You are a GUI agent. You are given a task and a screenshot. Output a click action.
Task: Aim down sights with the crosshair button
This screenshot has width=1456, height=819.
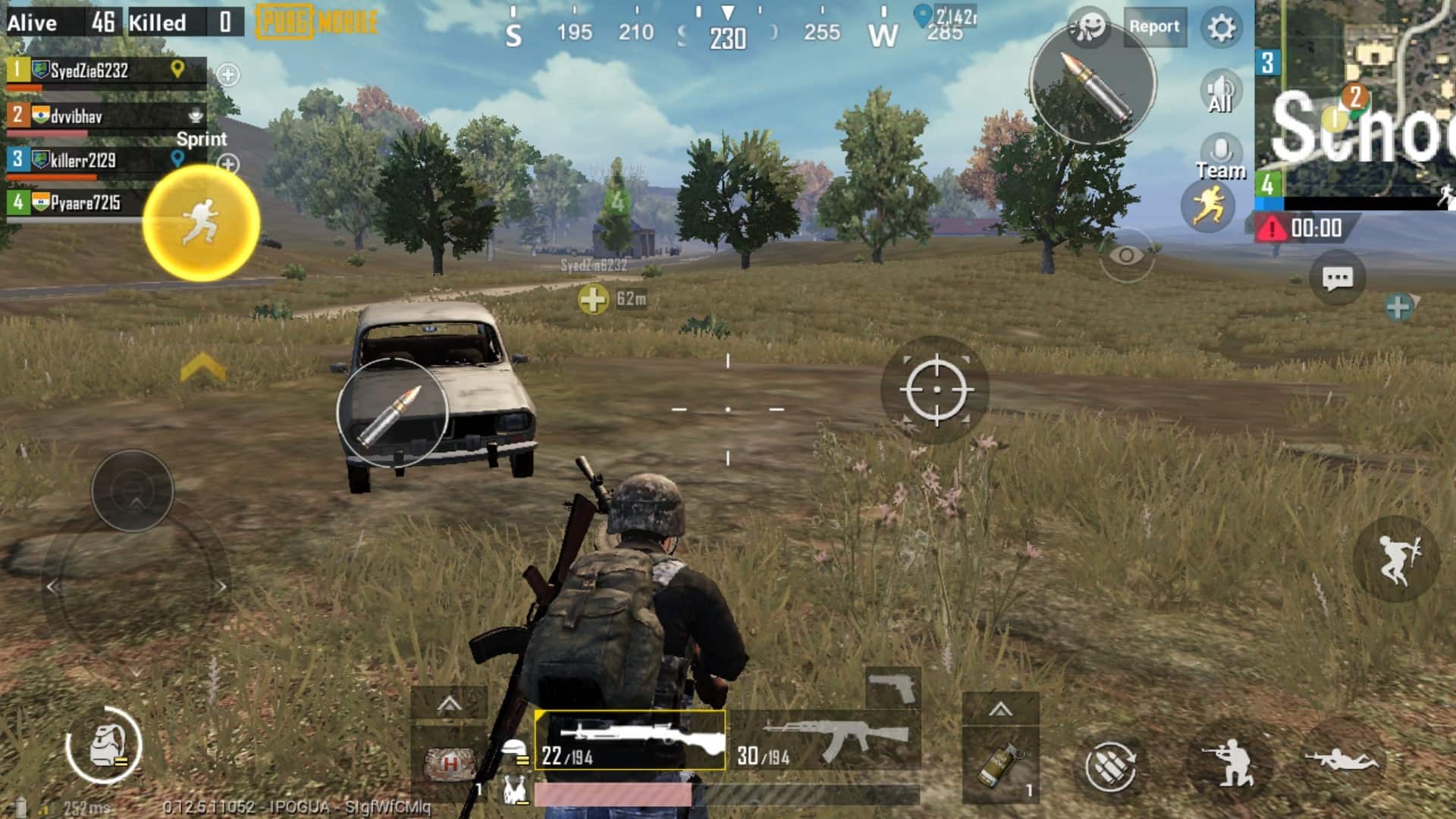point(936,390)
